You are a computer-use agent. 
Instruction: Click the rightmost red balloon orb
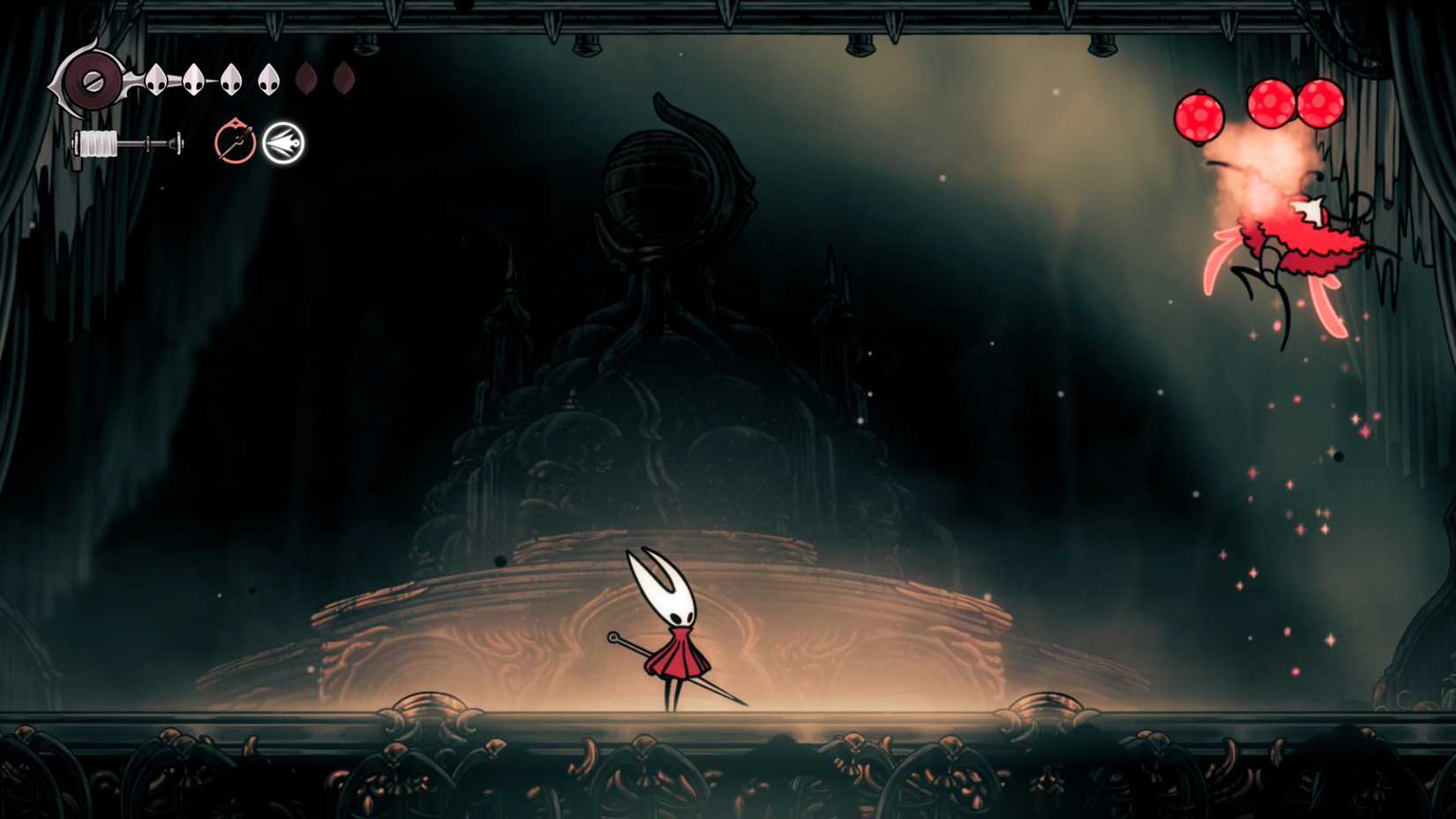pyautogui.click(x=1318, y=103)
